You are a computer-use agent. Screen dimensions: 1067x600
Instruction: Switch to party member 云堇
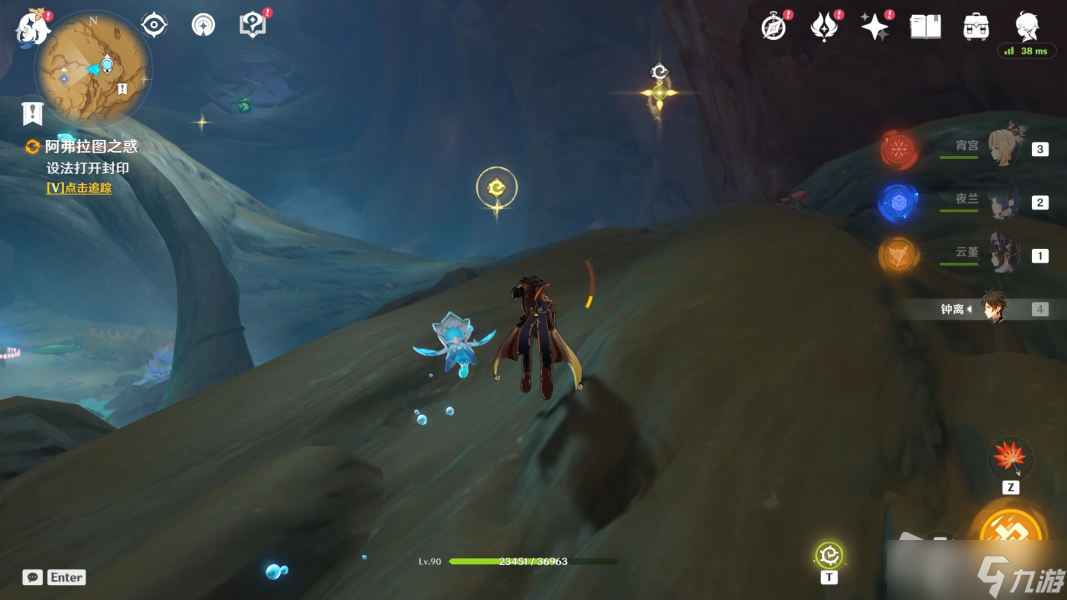click(x=1003, y=252)
